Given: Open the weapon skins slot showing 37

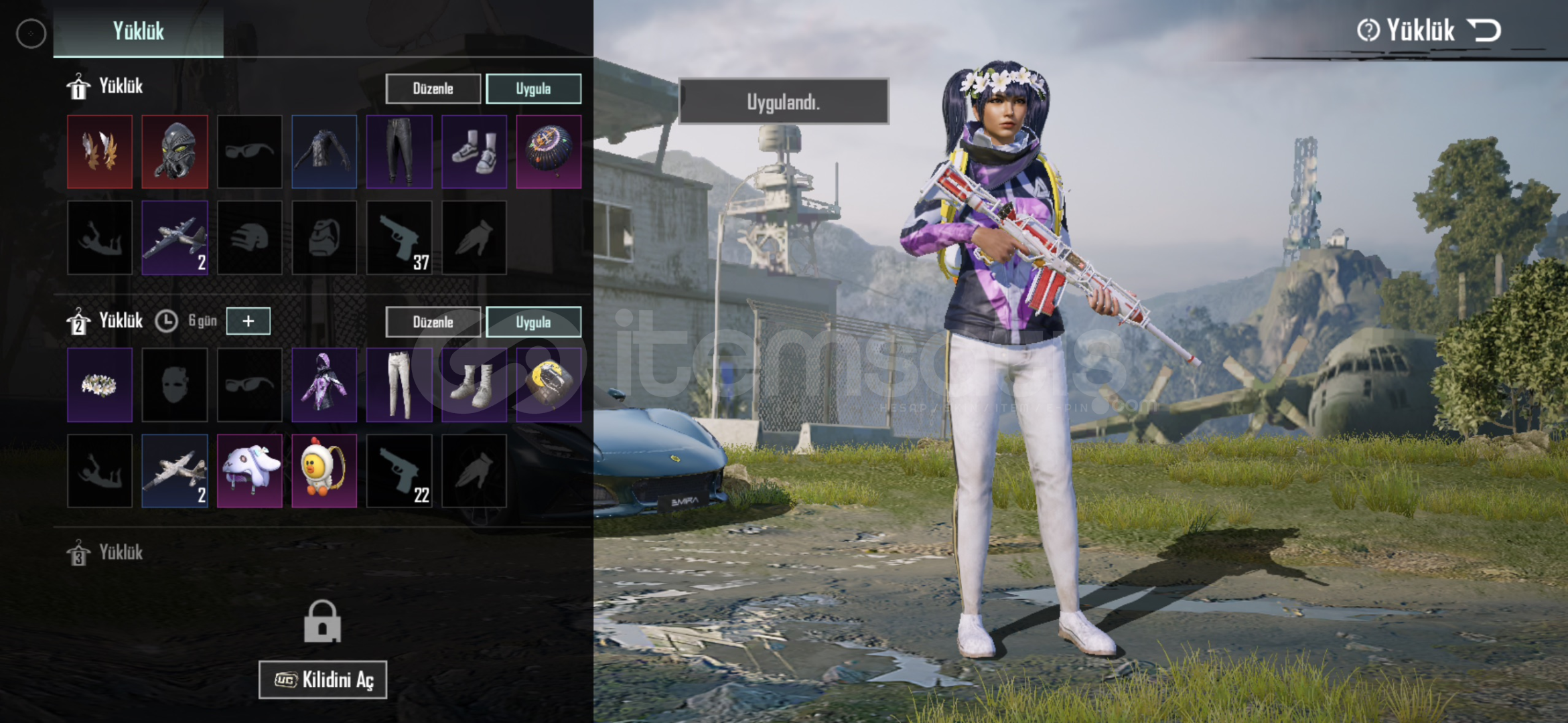Looking at the screenshot, I should pyautogui.click(x=399, y=238).
